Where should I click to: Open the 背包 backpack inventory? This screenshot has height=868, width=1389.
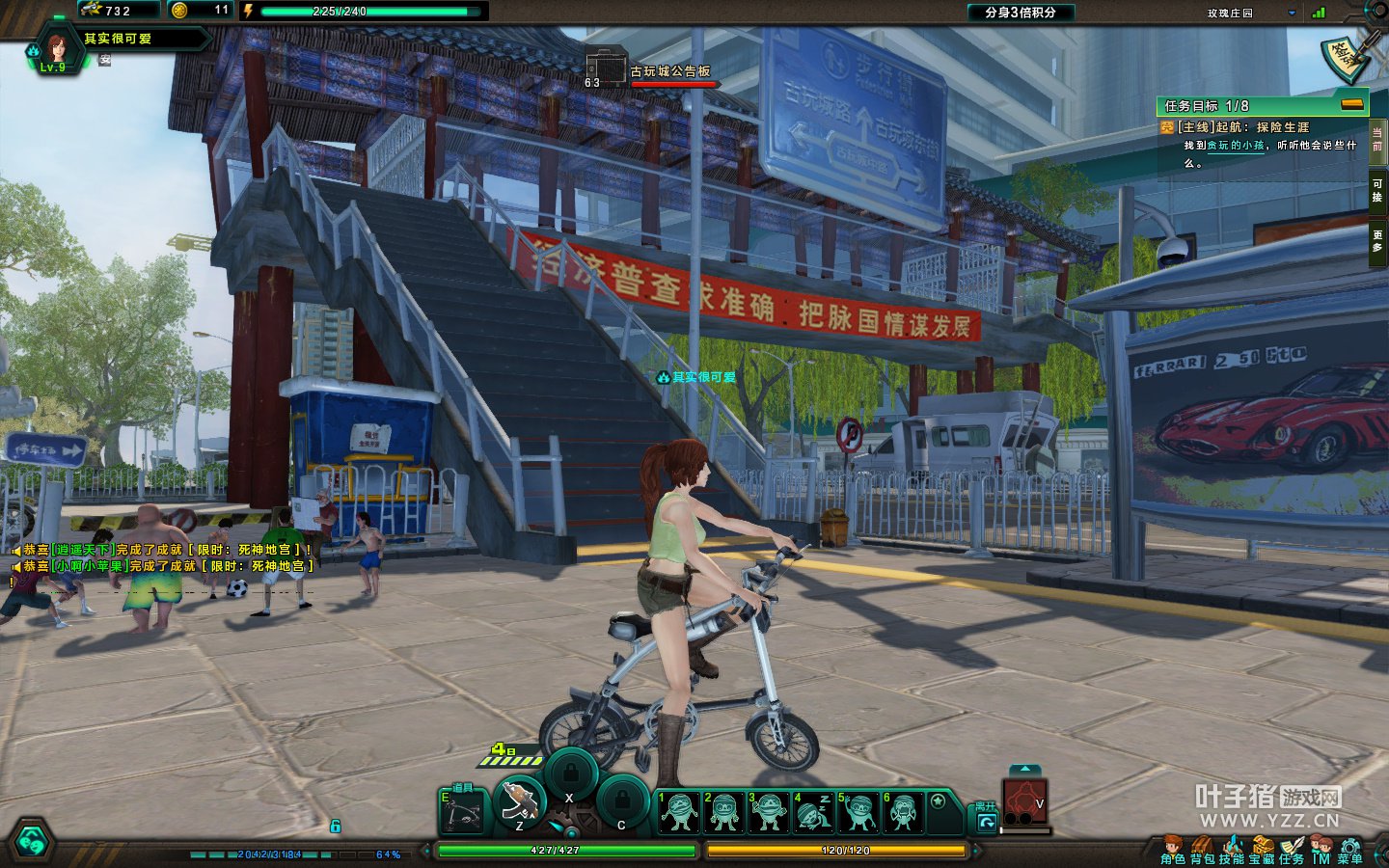tap(1202, 850)
